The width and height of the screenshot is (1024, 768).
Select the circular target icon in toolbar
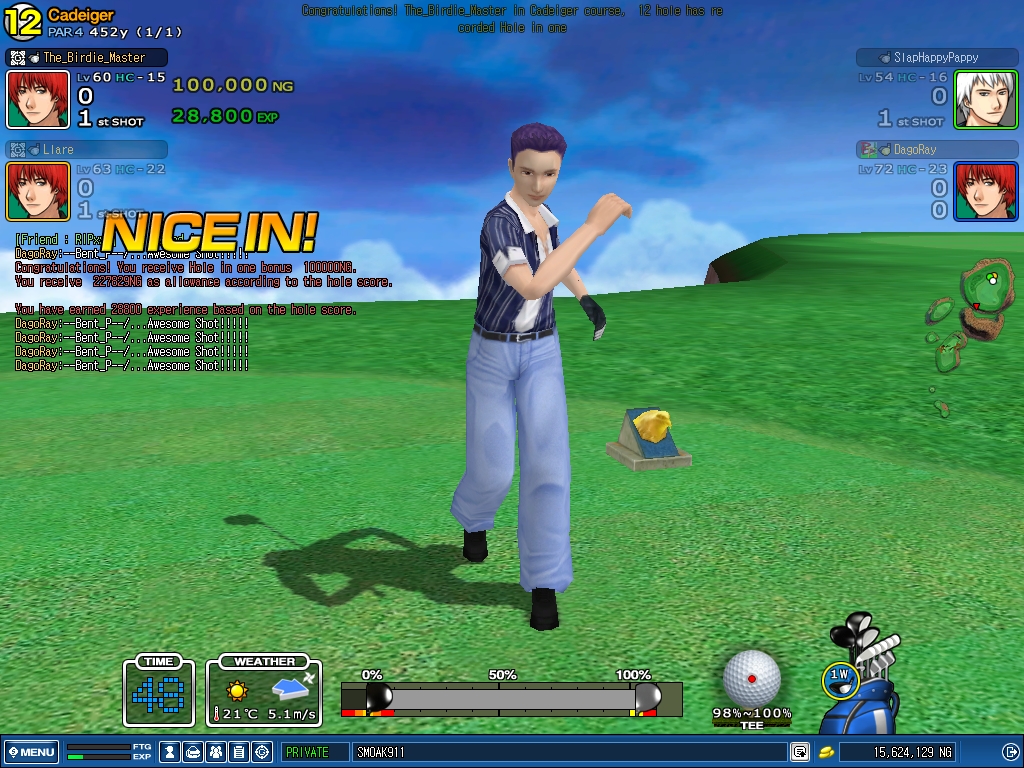tap(262, 752)
